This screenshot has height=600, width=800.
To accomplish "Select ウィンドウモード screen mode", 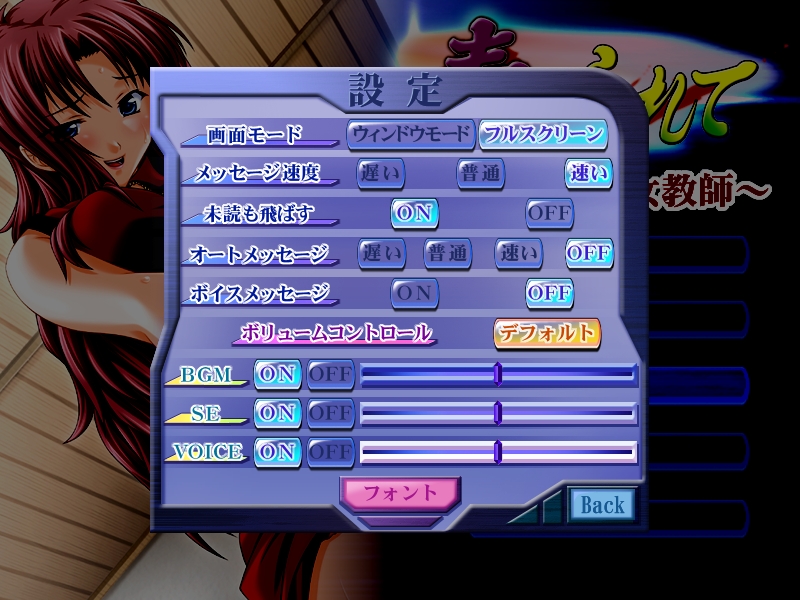I will [410, 133].
